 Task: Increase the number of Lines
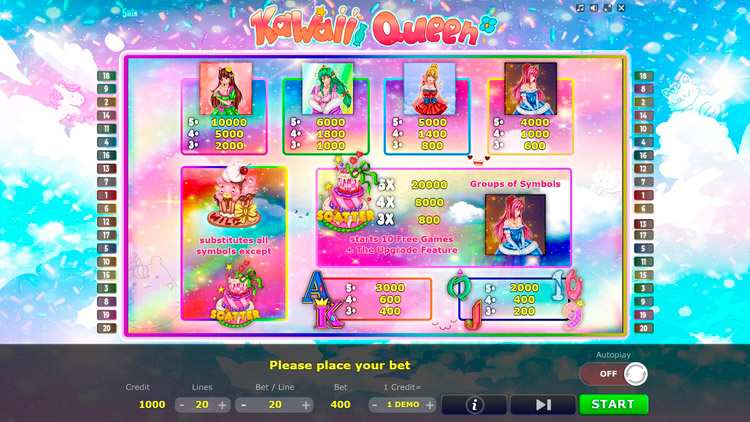[223, 405]
